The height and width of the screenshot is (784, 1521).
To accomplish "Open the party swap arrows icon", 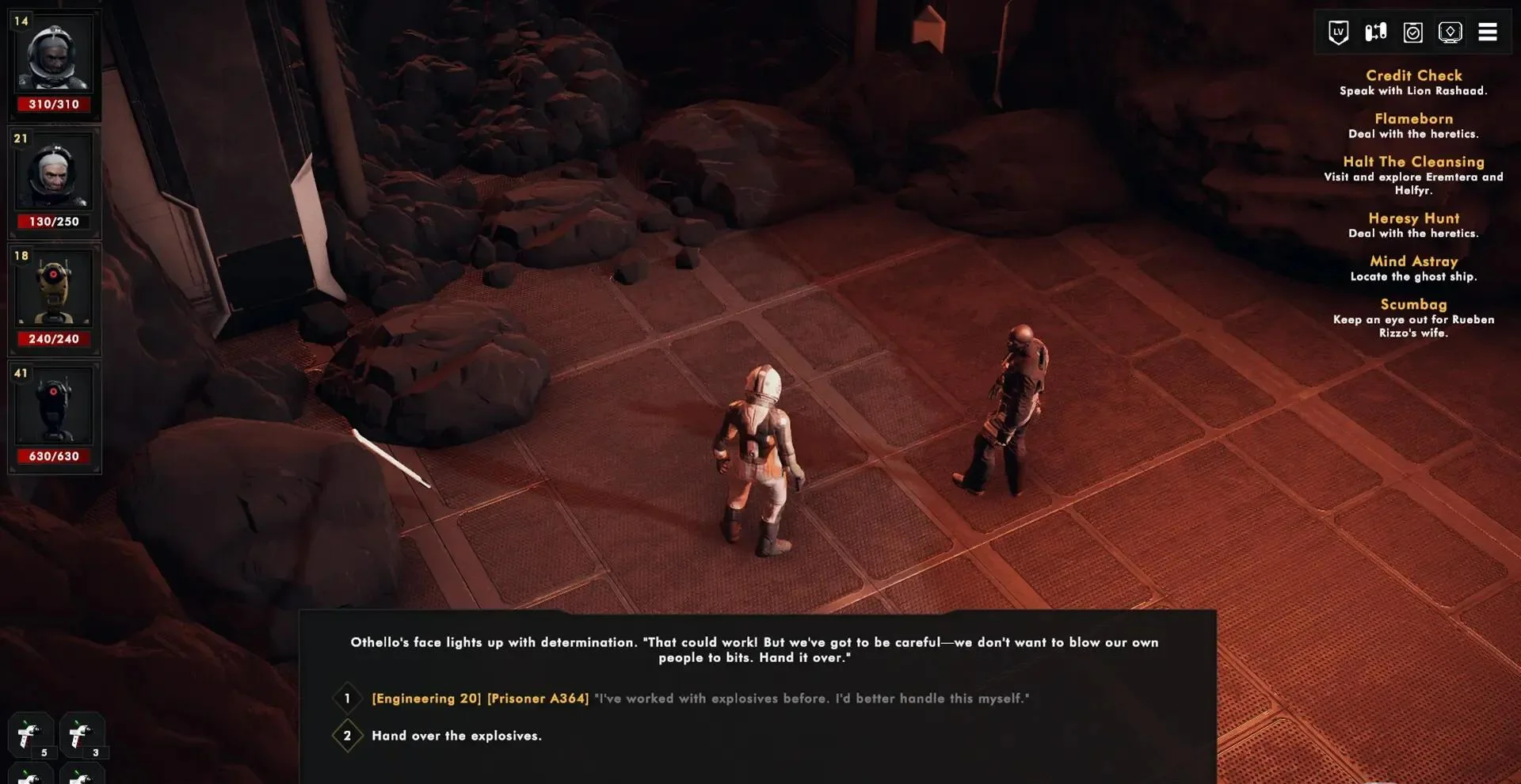I will click(1375, 32).
